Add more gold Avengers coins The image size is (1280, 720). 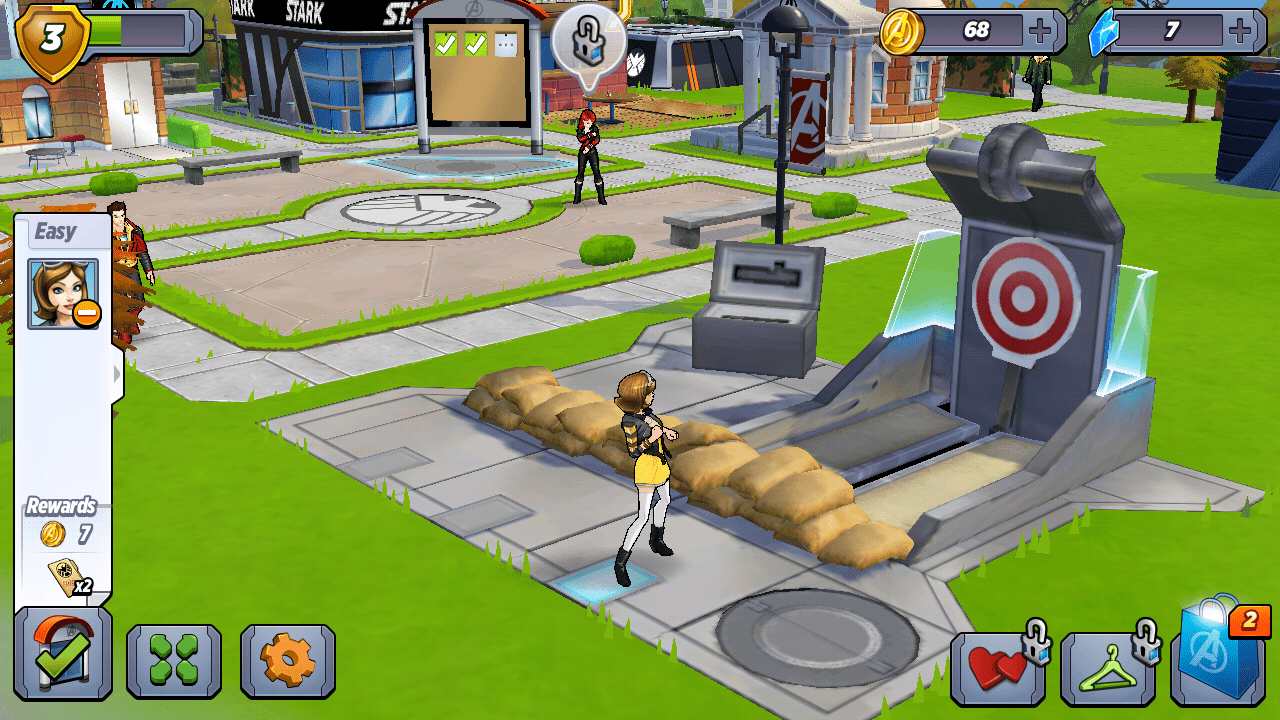pos(1041,31)
